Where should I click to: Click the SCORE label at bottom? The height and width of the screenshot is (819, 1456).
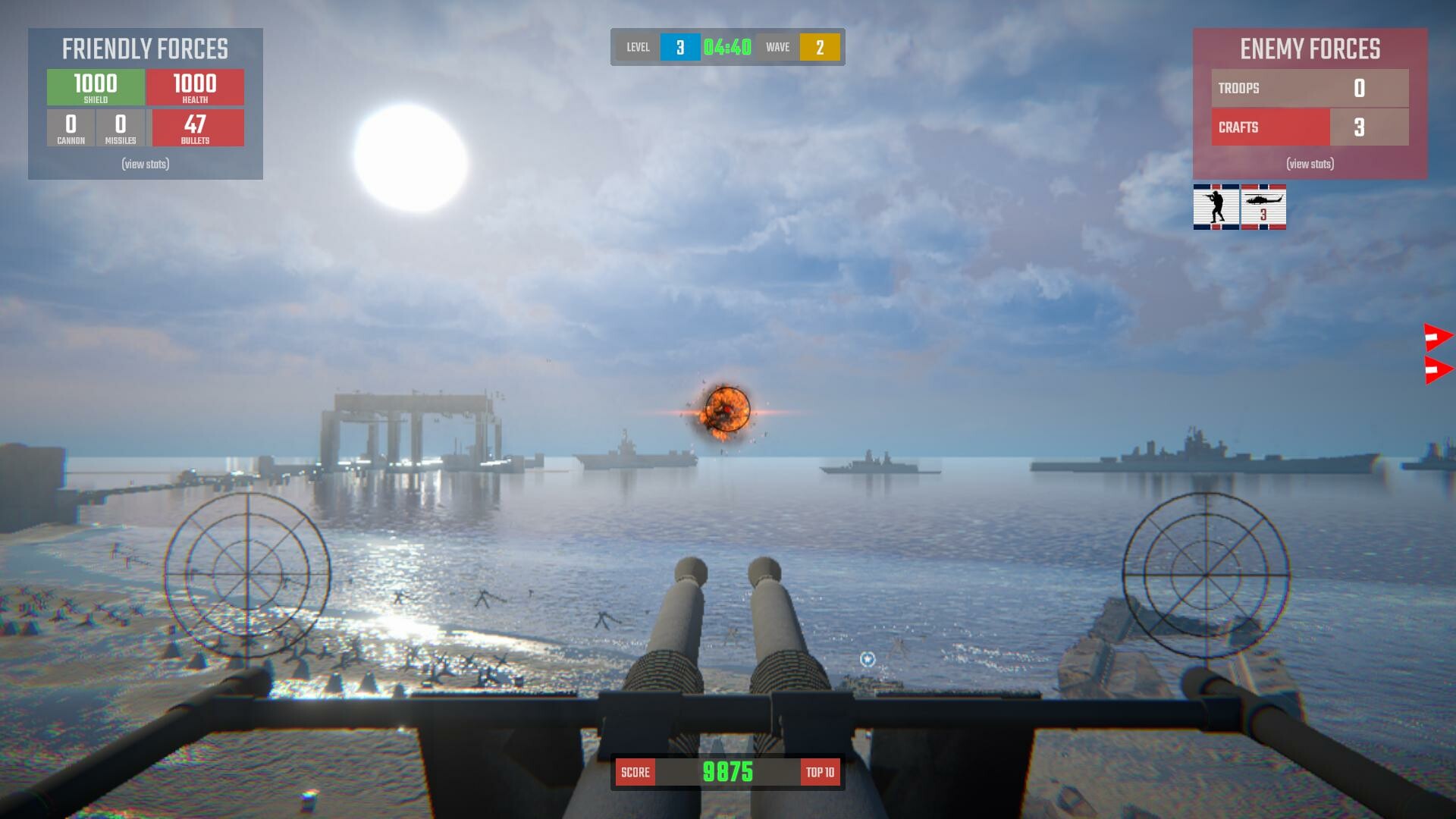635,771
